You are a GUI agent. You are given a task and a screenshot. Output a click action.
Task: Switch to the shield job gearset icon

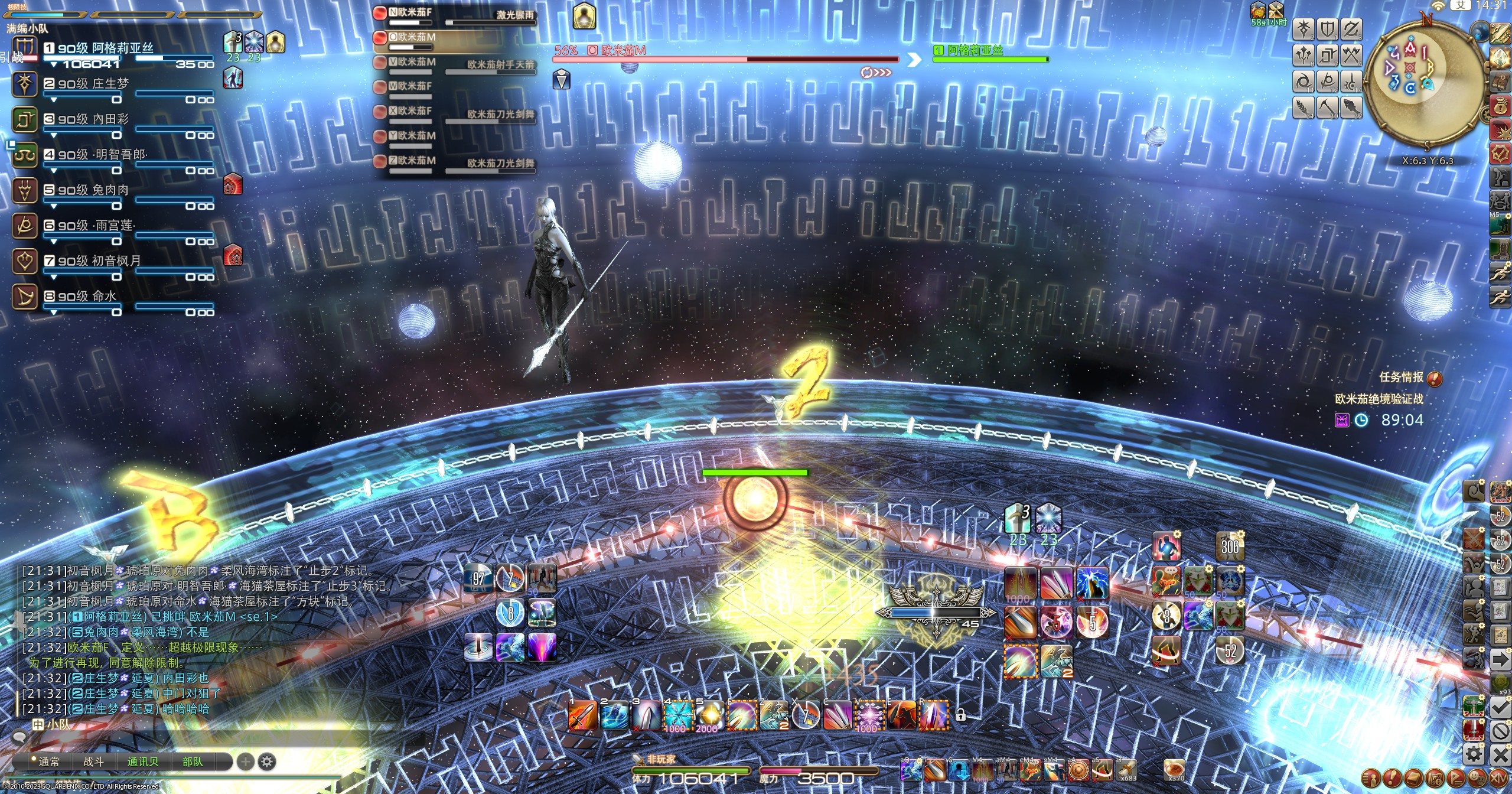point(1327,28)
